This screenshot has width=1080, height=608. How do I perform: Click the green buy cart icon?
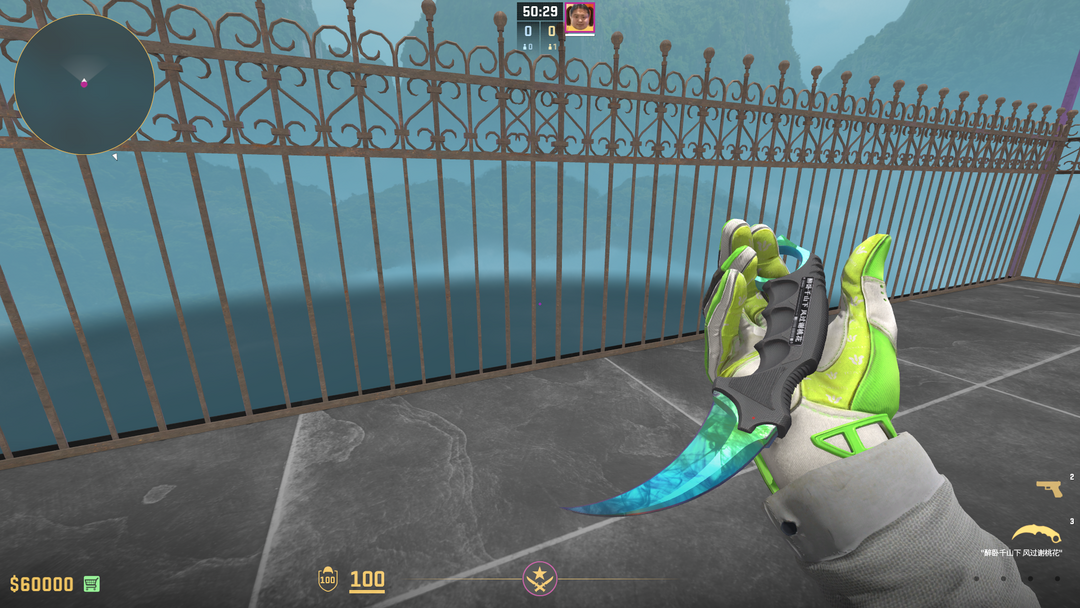92,583
